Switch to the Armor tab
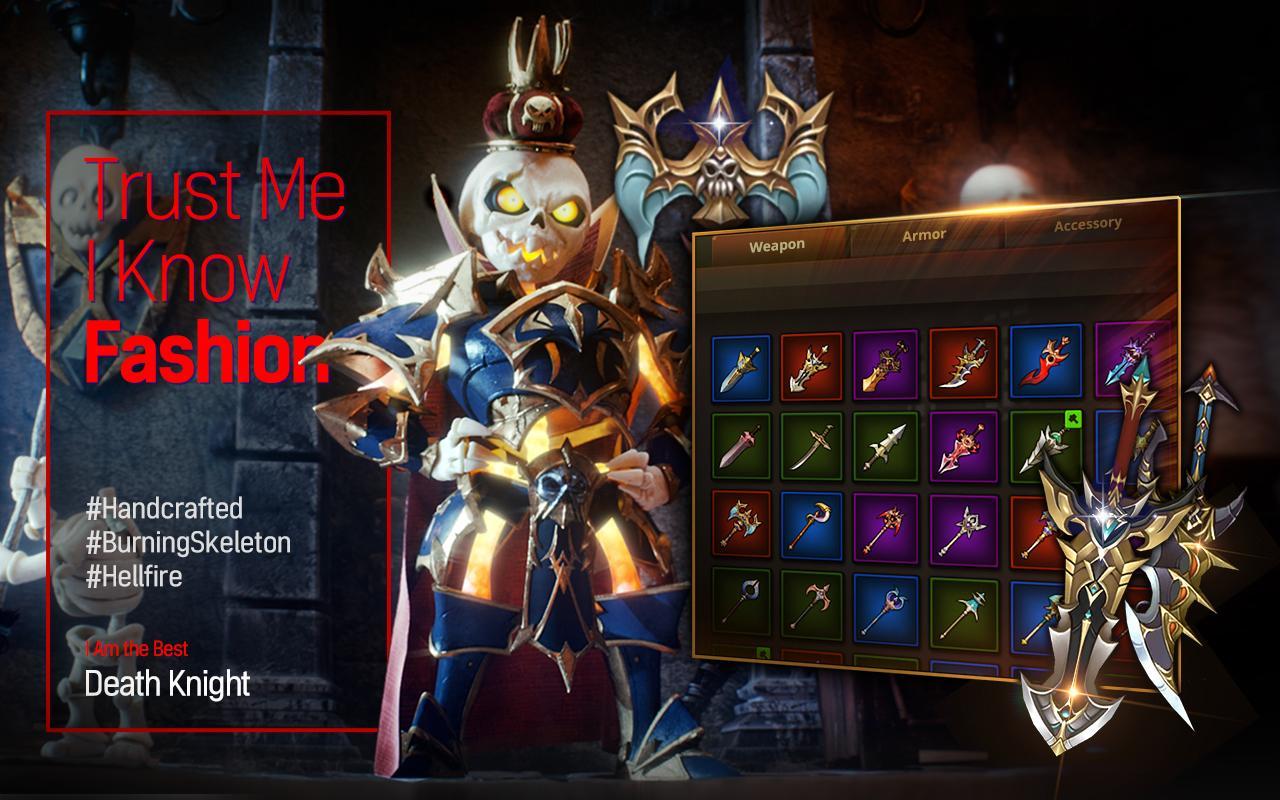Image resolution: width=1280 pixels, height=800 pixels. point(924,235)
